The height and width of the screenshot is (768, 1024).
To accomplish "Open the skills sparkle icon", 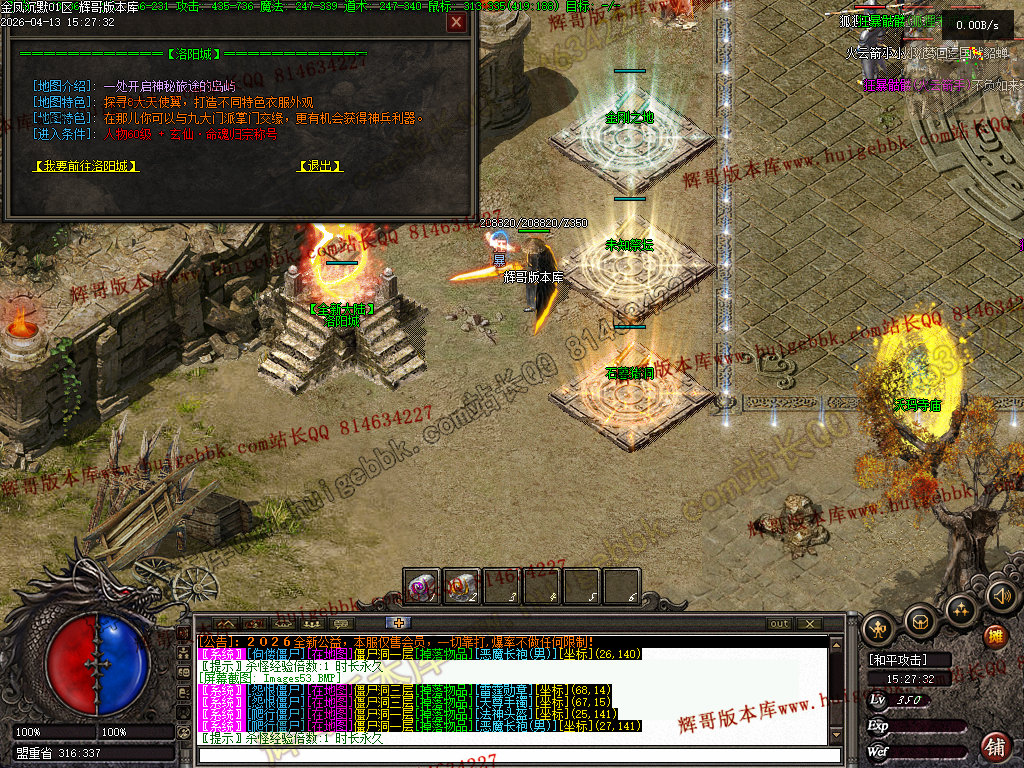I will coord(961,608).
